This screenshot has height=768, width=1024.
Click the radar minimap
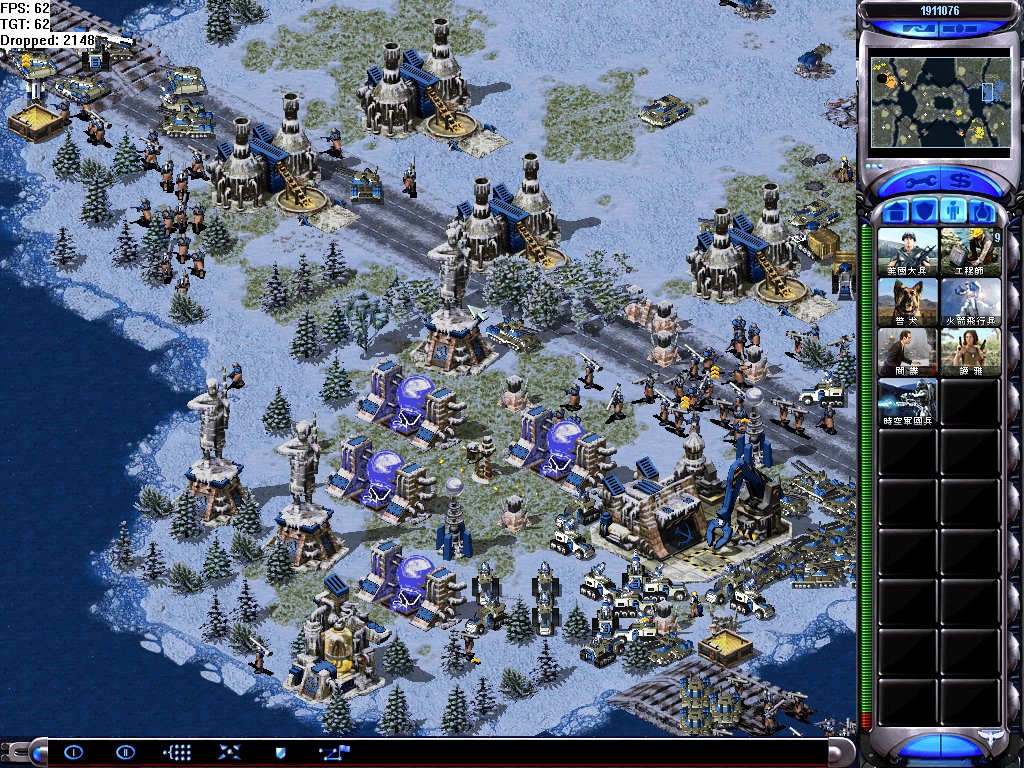tap(939, 99)
